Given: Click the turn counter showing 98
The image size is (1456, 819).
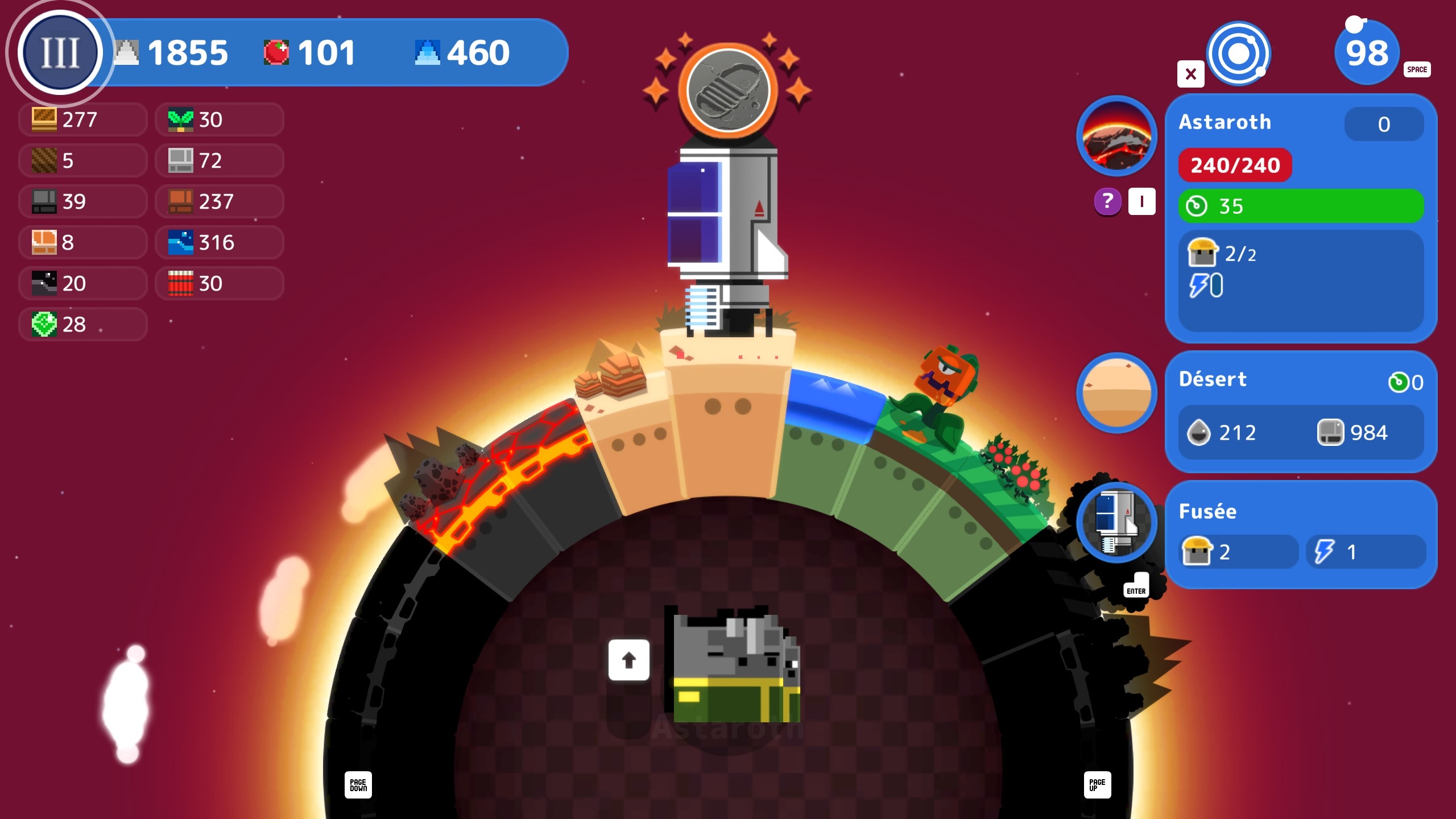Looking at the screenshot, I should point(1367,53).
